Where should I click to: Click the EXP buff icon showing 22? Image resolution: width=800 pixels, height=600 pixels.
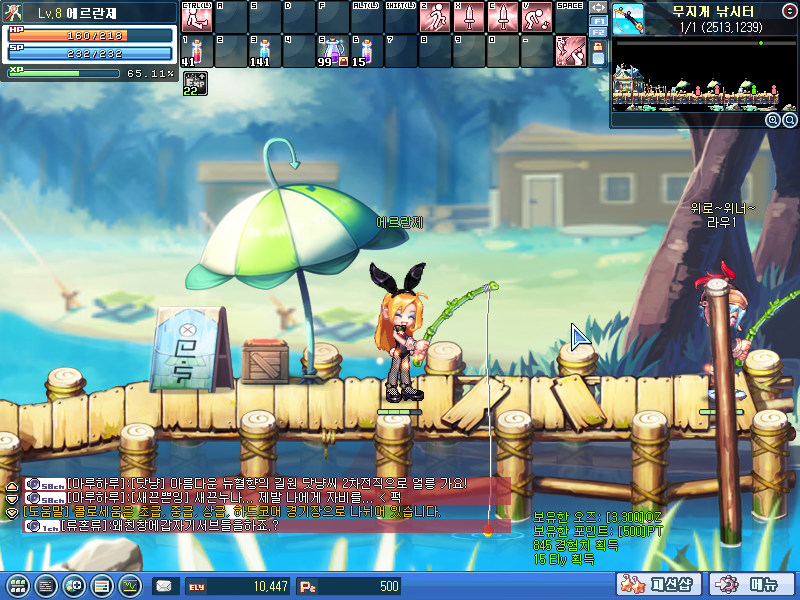point(195,83)
